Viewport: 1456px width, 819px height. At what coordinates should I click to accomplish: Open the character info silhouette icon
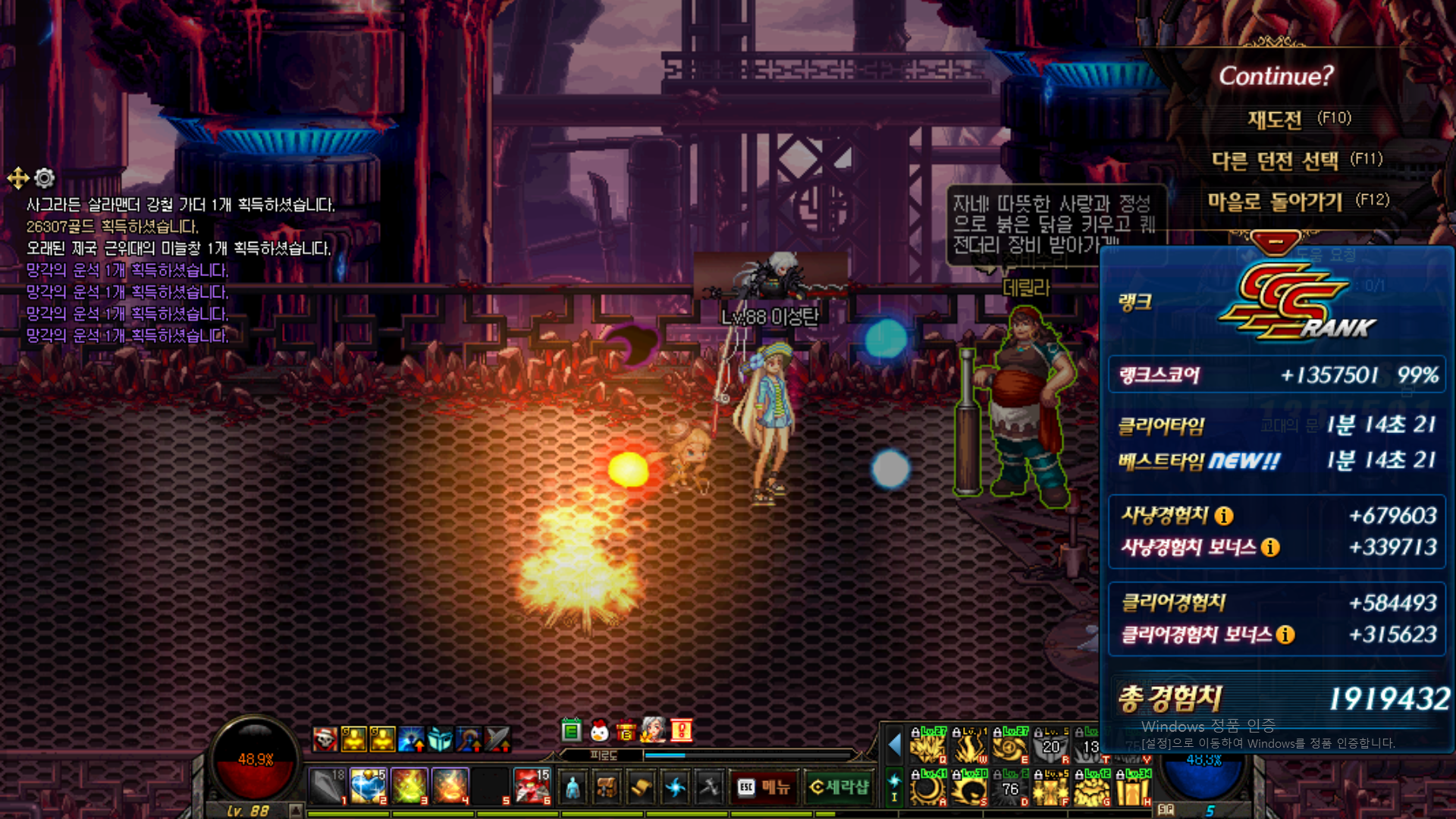[x=573, y=788]
